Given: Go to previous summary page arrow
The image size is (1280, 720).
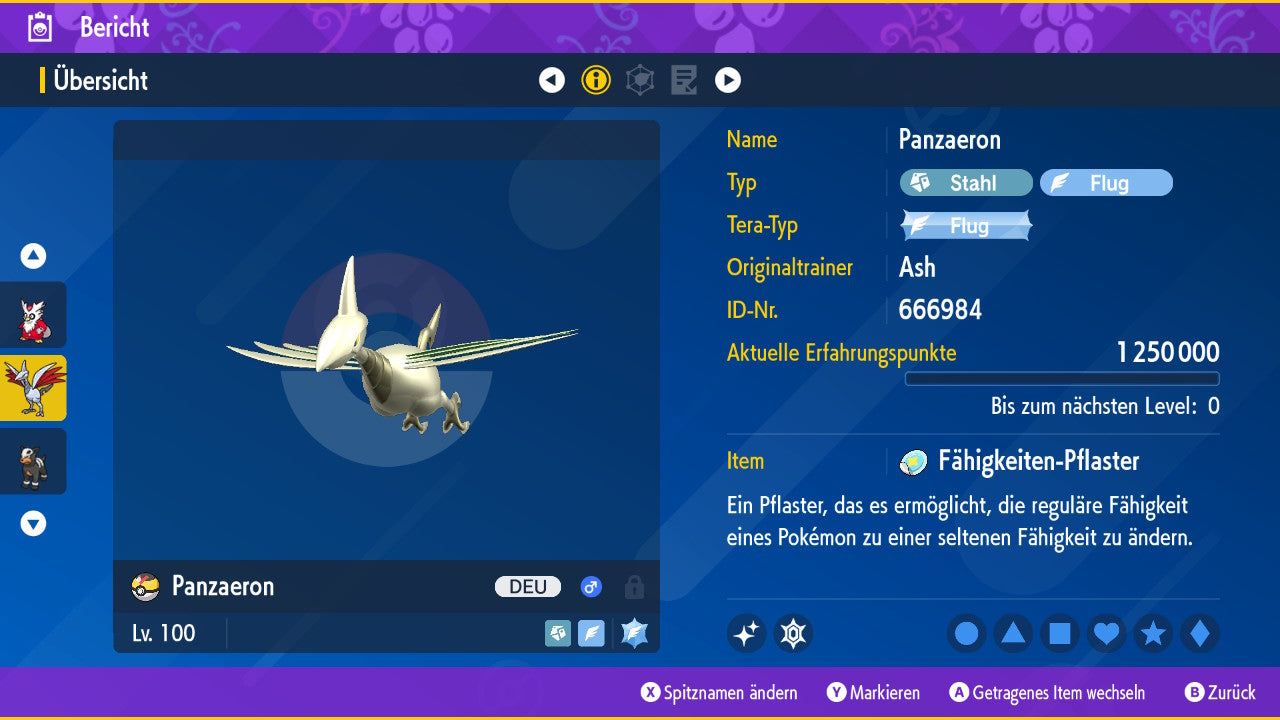Looking at the screenshot, I should point(552,80).
